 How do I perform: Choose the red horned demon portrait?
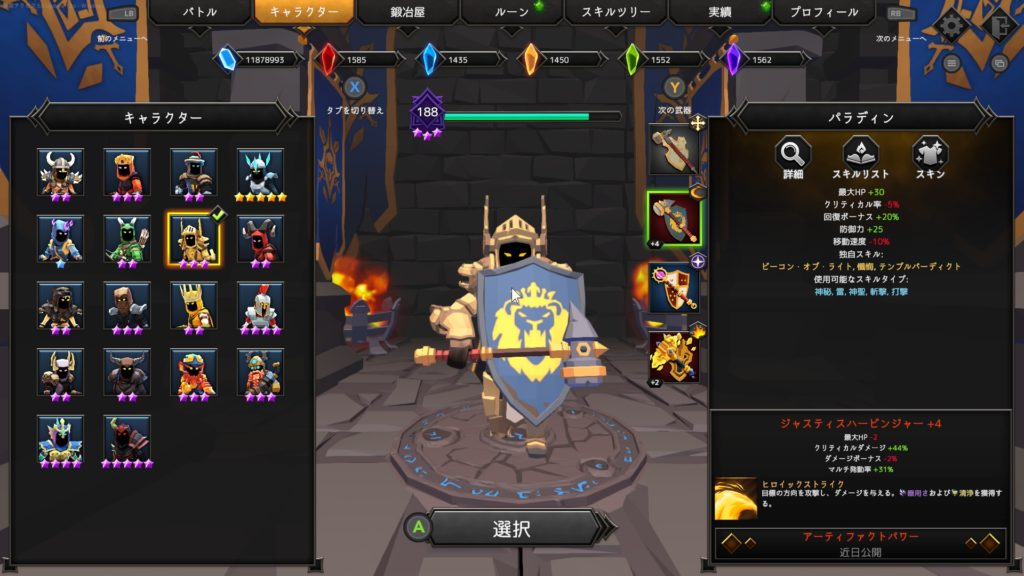tap(260, 238)
